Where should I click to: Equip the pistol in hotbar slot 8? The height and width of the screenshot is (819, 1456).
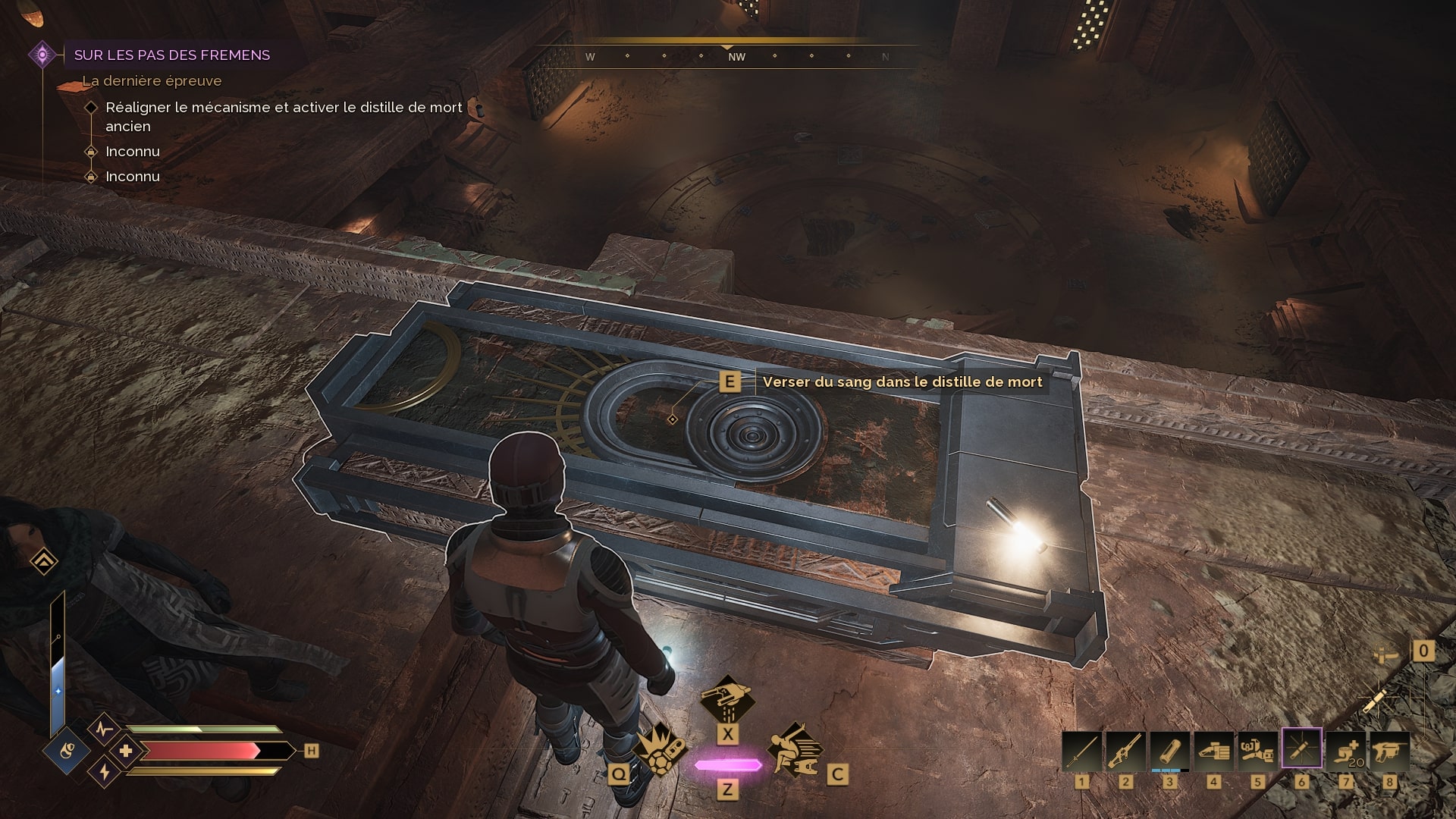pos(1389,751)
